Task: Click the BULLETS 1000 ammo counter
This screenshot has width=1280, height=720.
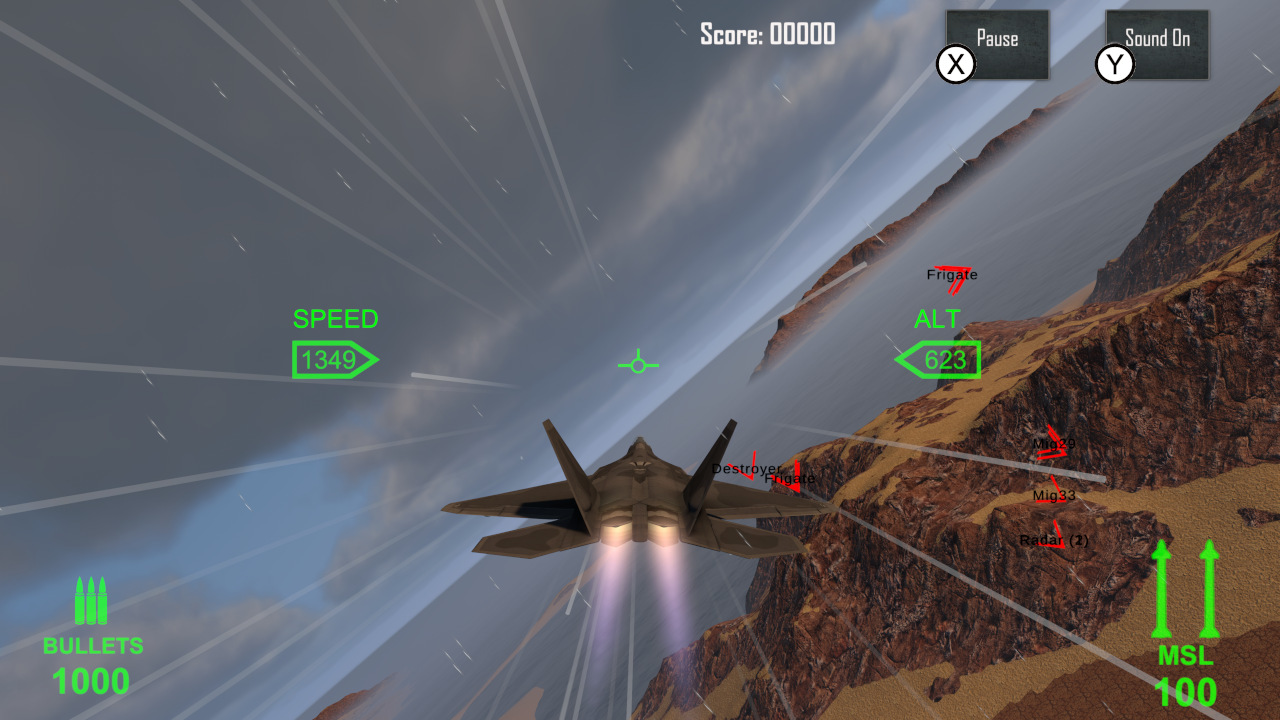Action: pyautogui.click(x=91, y=681)
